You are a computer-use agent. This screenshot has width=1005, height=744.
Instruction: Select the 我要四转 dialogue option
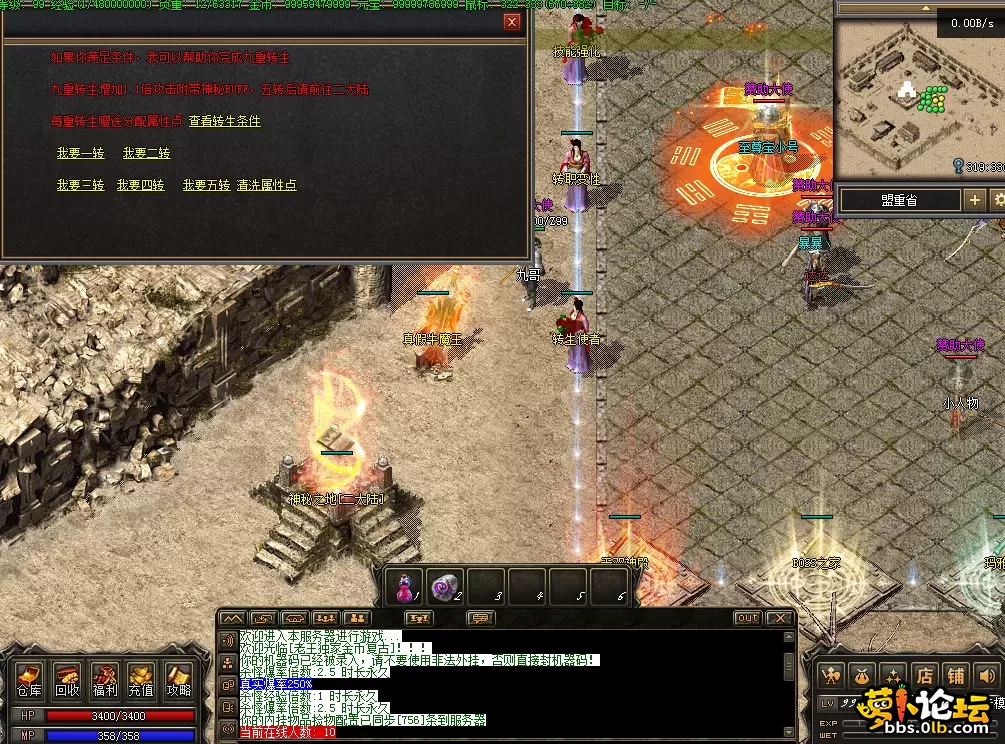click(x=140, y=185)
